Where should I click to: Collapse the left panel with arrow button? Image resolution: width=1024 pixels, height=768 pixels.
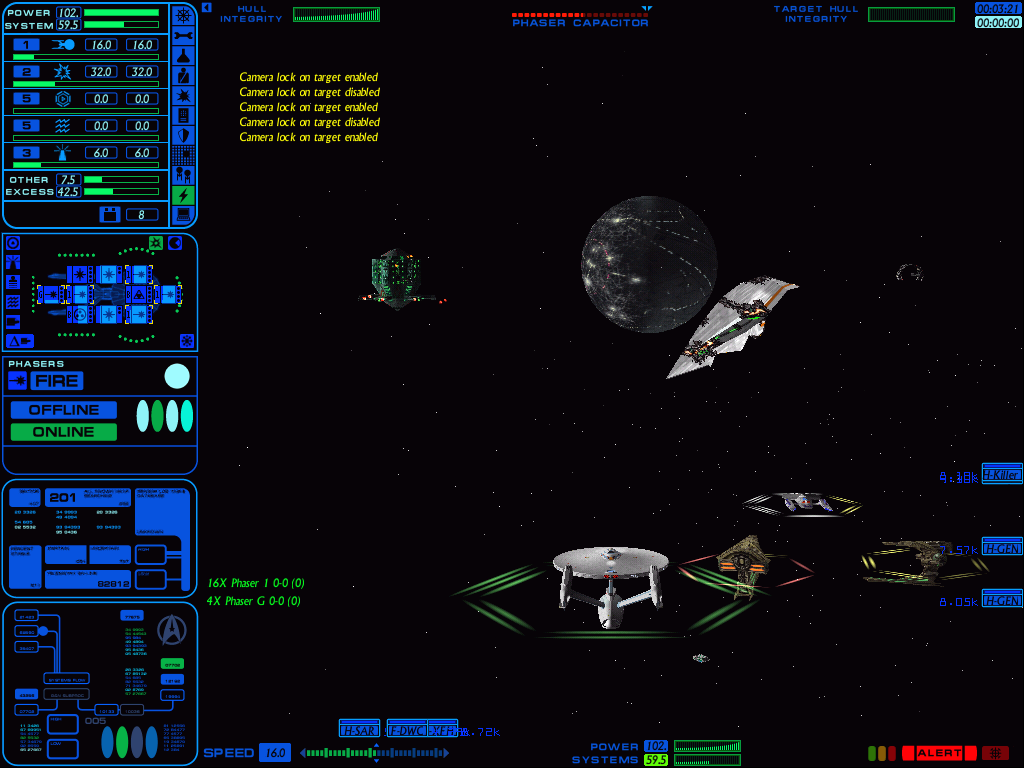coord(206,7)
